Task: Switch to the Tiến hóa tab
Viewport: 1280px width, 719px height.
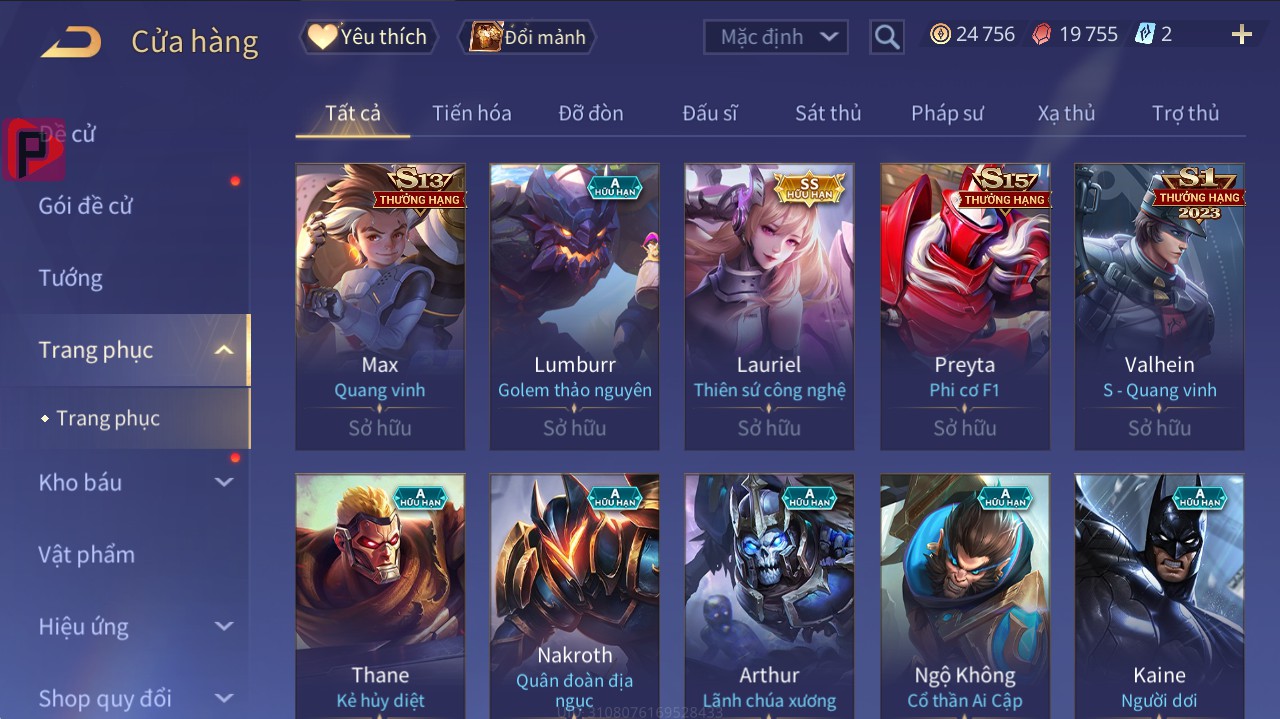Action: tap(471, 113)
